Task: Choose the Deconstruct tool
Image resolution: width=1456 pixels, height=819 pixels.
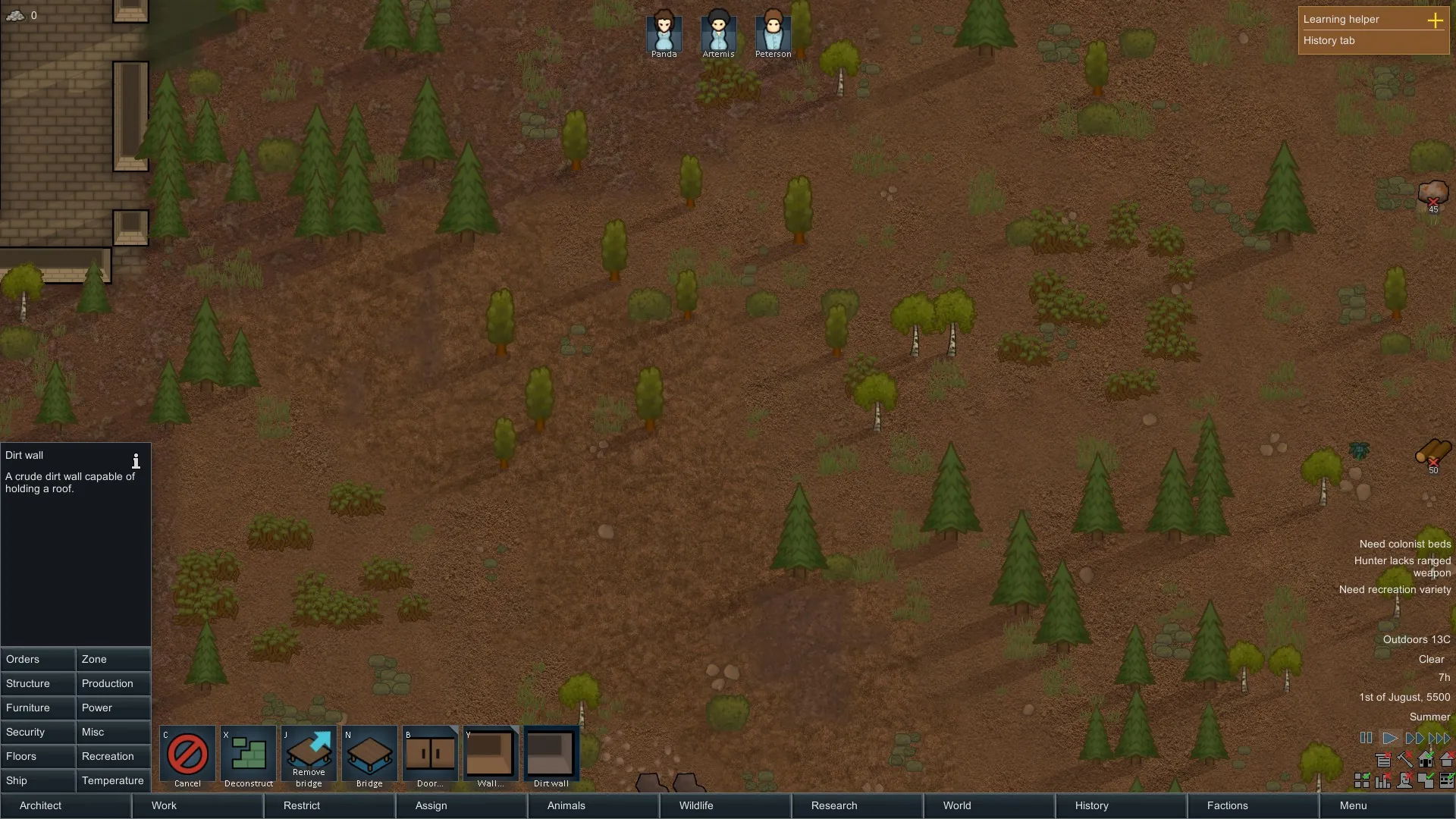Action: click(248, 756)
